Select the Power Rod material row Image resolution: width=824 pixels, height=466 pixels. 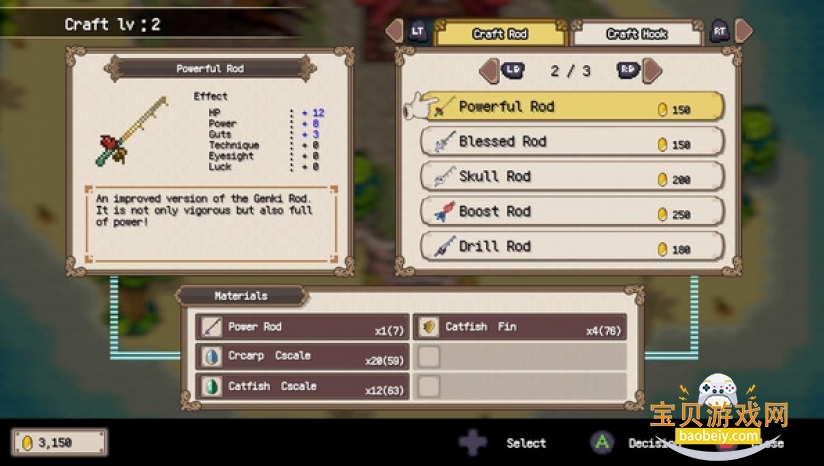point(302,327)
